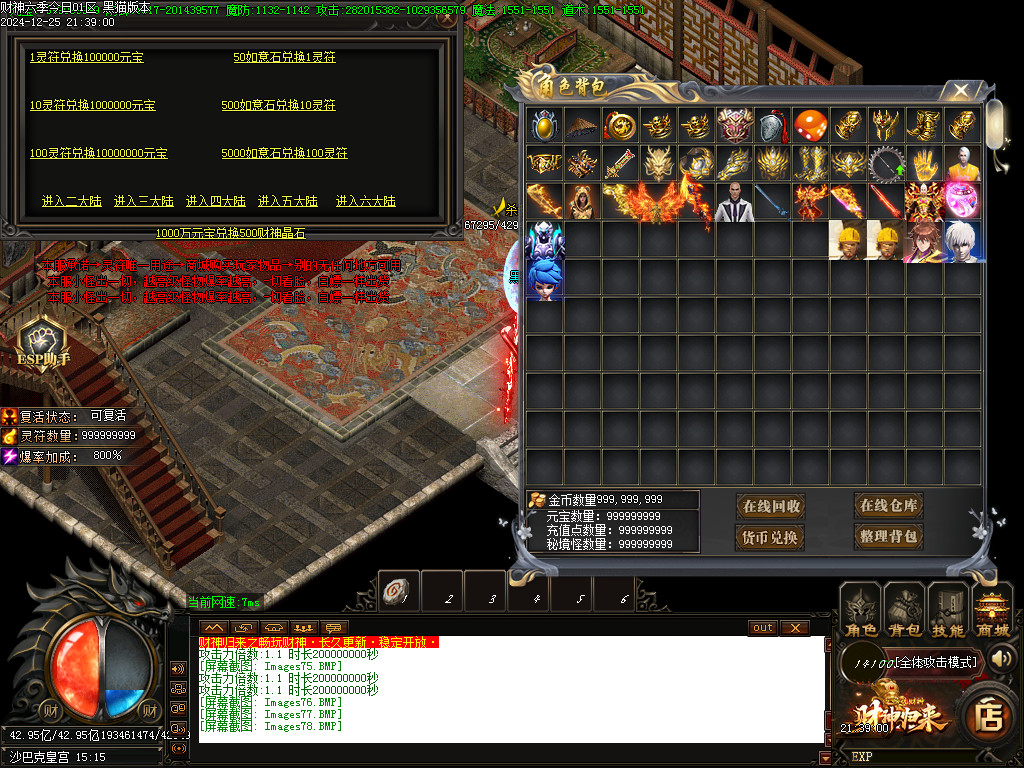Enter the sixth continent 进入六大陆
1024x768 pixels.
click(x=365, y=201)
